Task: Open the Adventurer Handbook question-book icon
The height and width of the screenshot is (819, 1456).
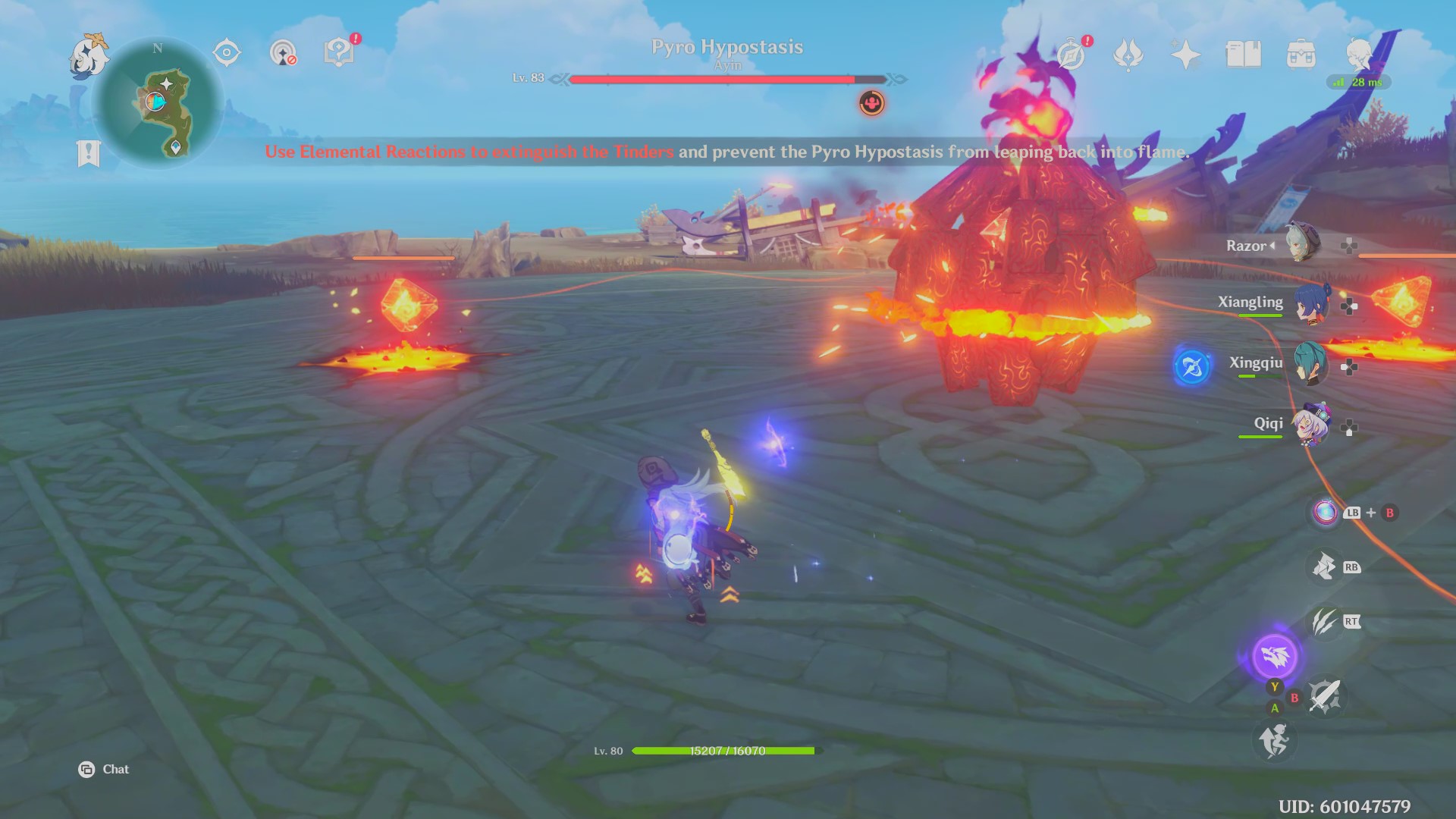Action: pos(340,52)
